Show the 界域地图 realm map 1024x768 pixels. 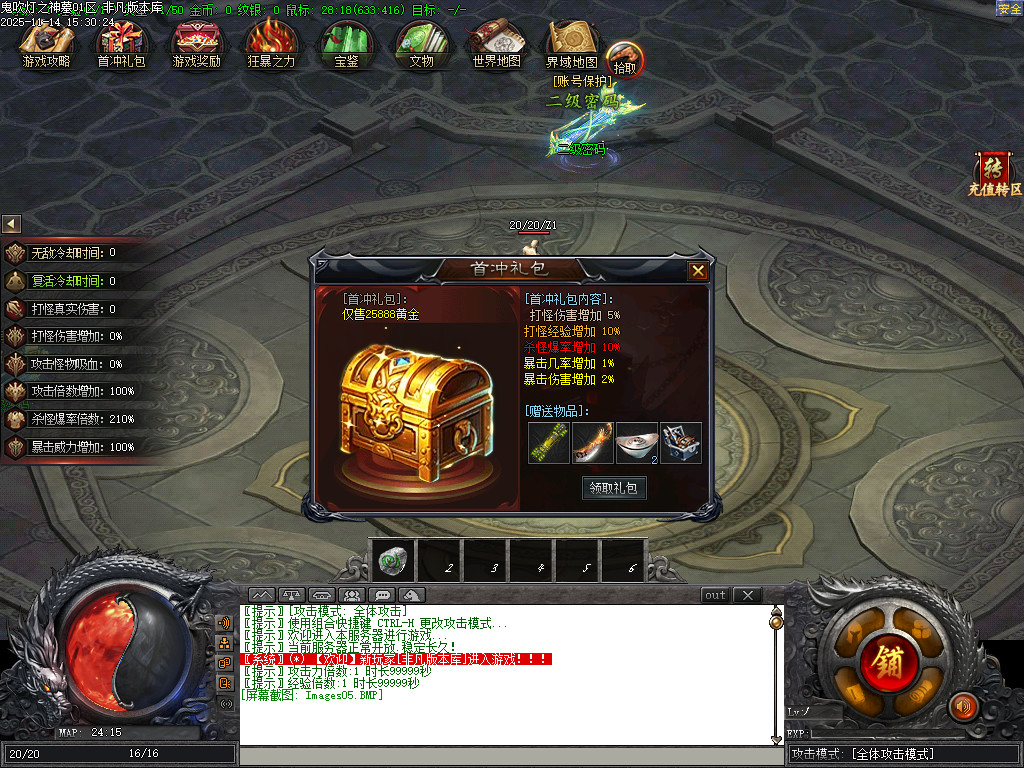click(571, 44)
